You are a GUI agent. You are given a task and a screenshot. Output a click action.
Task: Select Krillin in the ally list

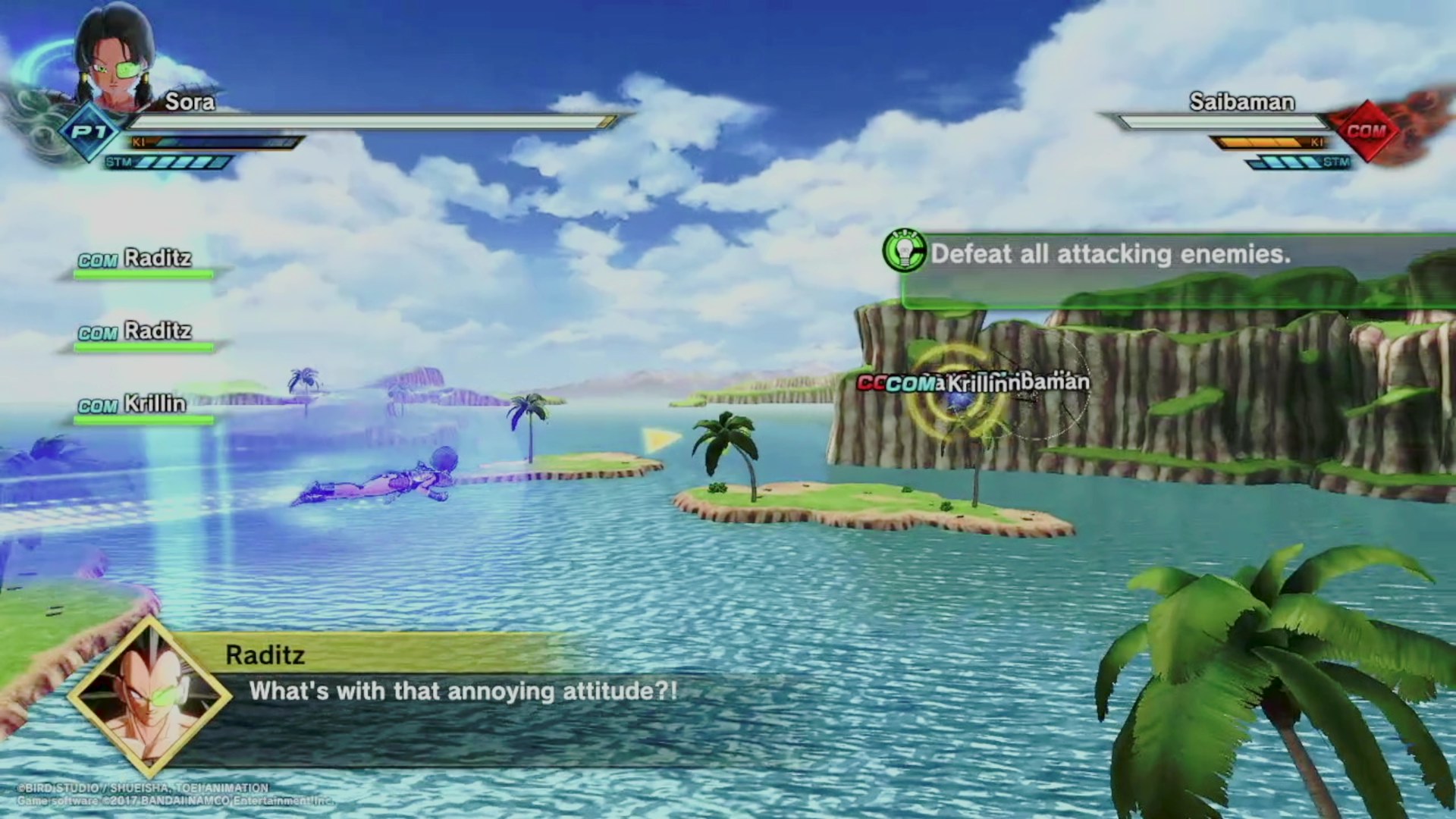154,404
